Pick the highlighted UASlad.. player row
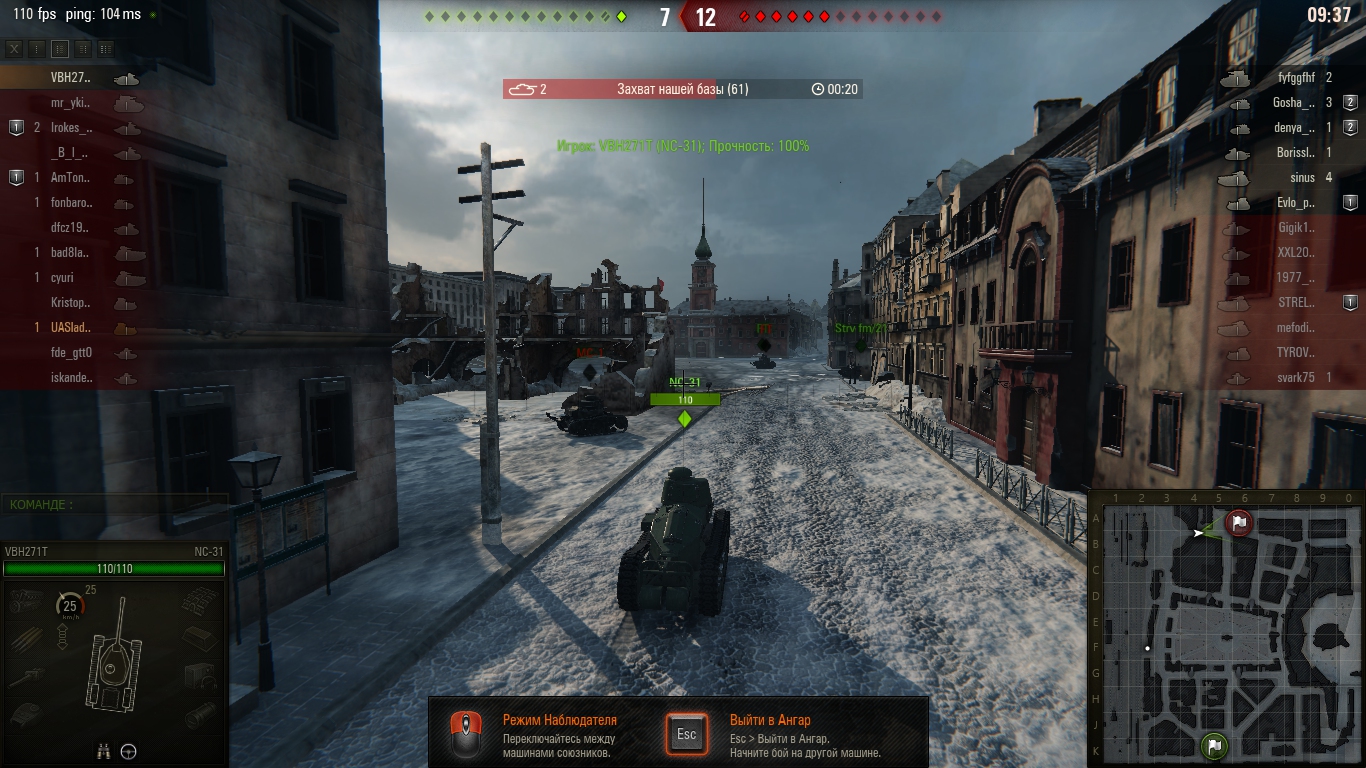Viewport: 1366px width, 768px height. (x=70, y=327)
